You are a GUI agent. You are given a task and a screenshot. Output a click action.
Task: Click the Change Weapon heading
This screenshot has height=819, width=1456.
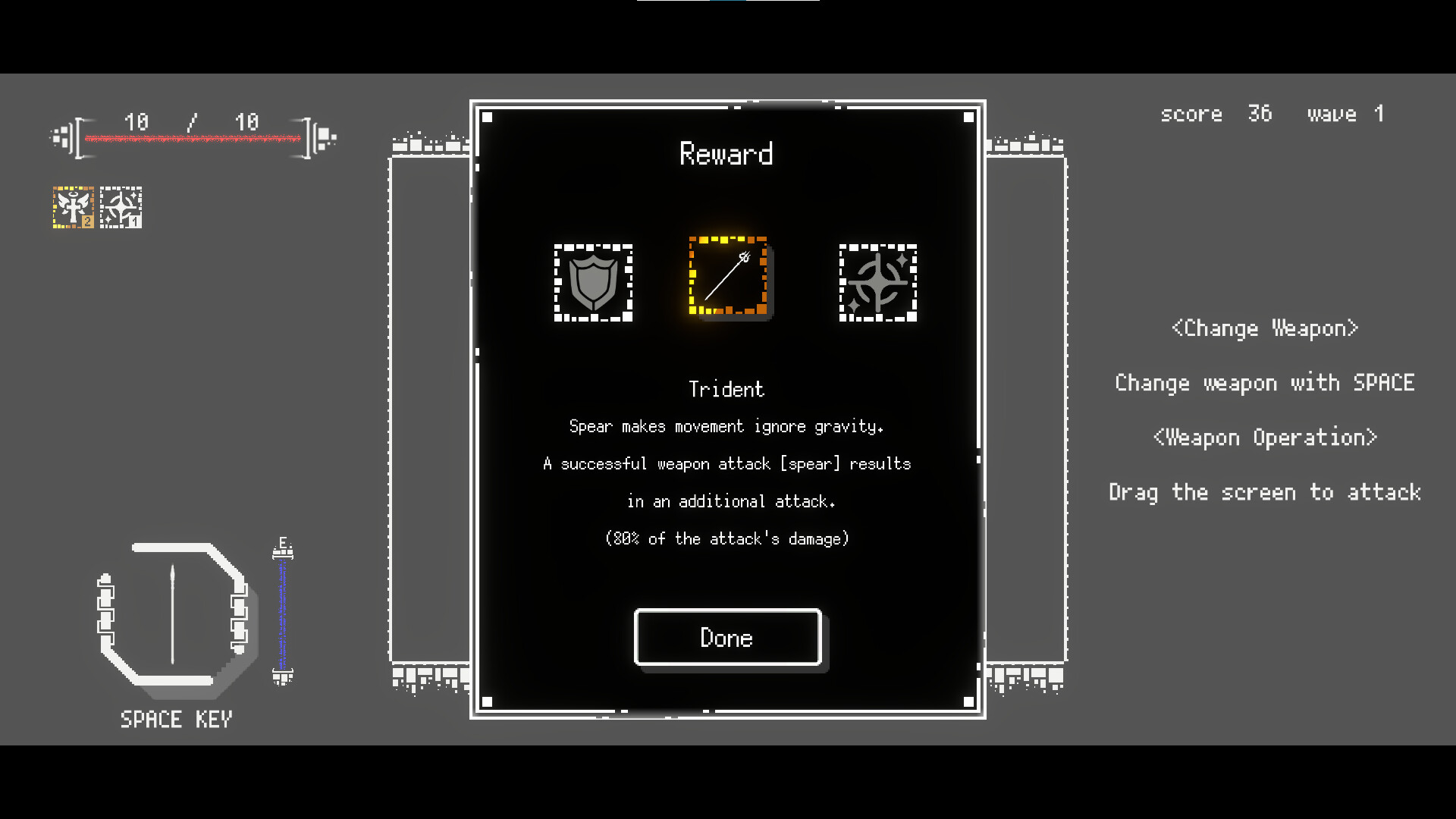1263,328
